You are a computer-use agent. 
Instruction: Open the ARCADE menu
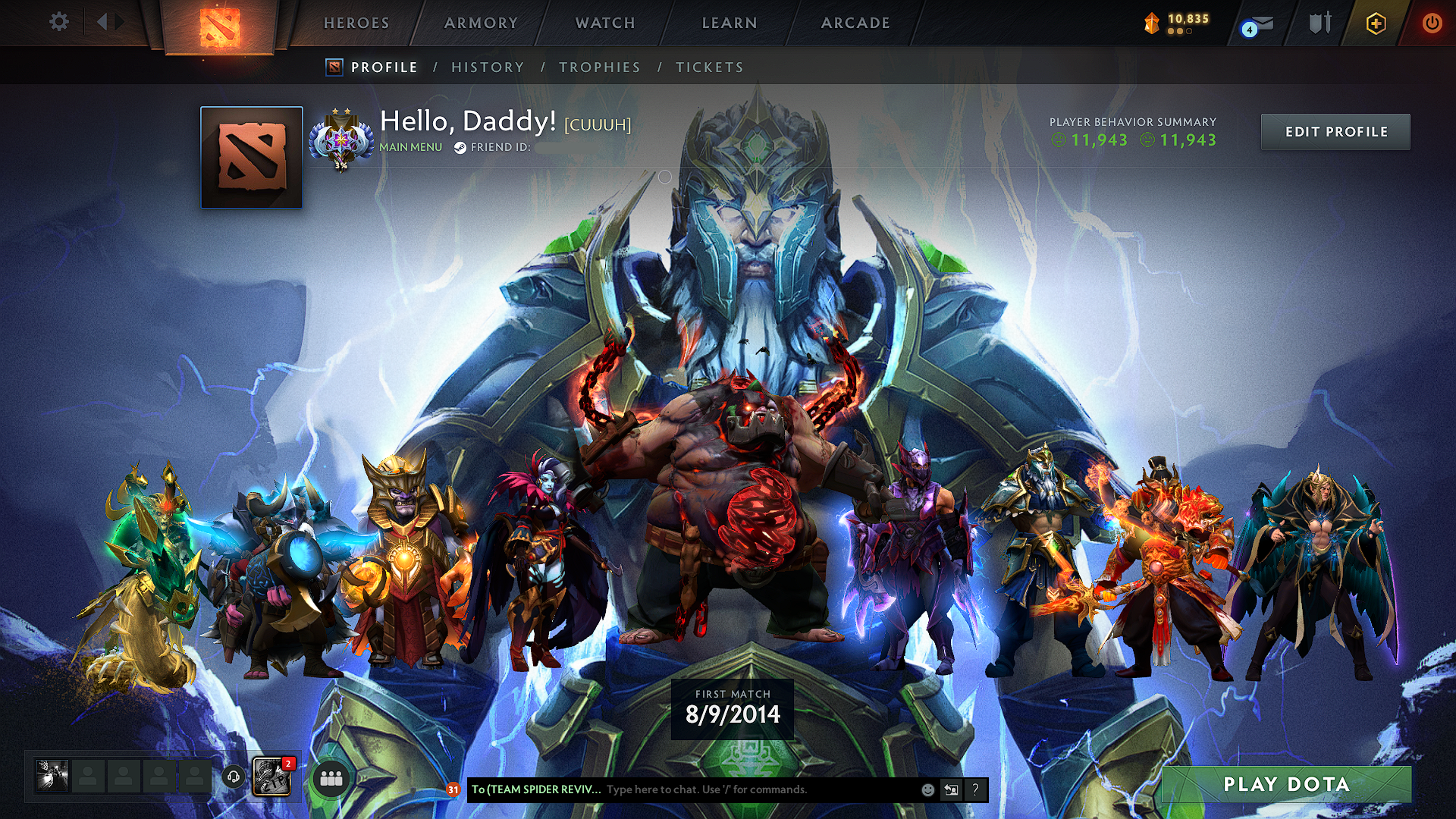coord(855,22)
